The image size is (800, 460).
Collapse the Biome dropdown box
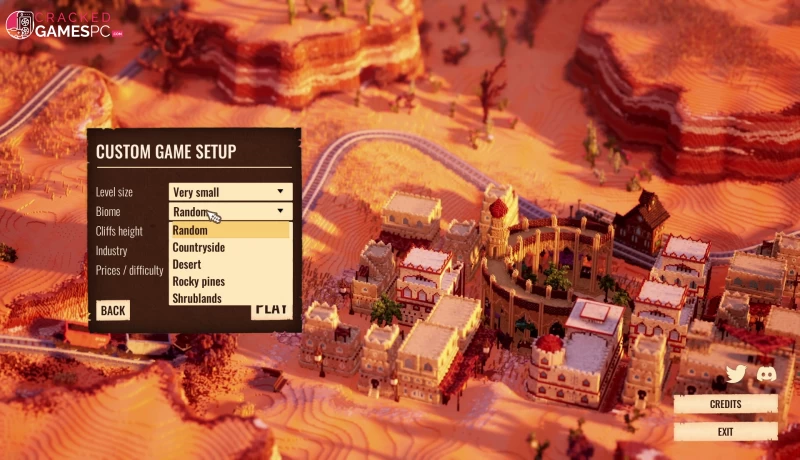(280, 211)
